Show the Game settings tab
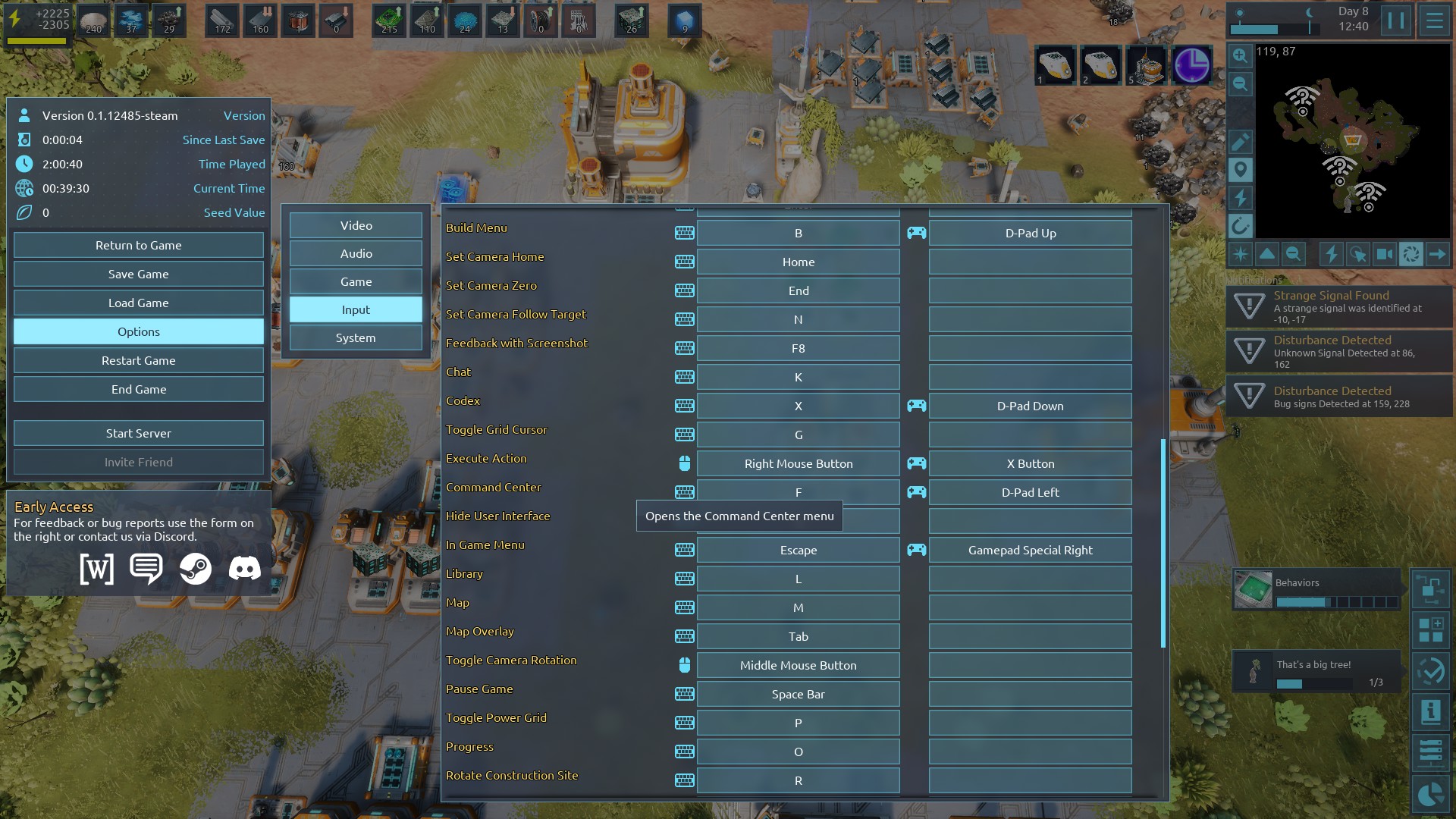The height and width of the screenshot is (819, 1456). pyautogui.click(x=356, y=282)
